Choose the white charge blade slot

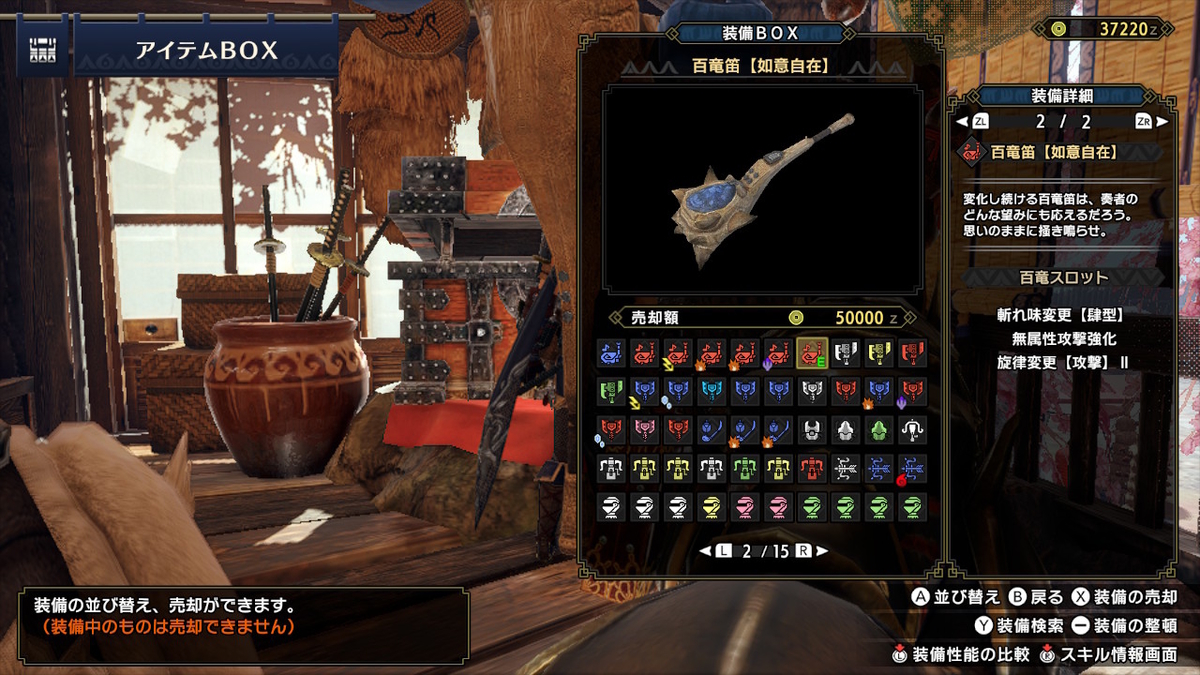click(x=811, y=391)
